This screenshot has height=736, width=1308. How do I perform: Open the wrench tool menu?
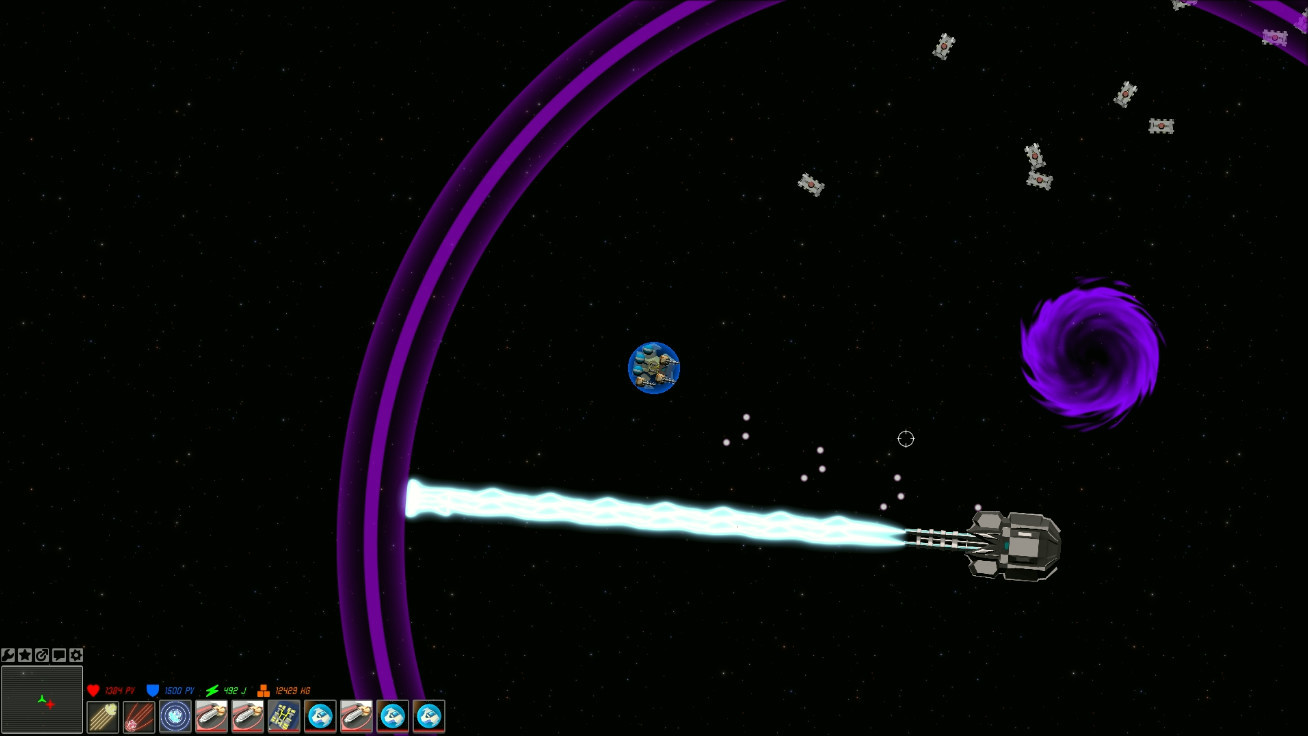(x=8, y=656)
